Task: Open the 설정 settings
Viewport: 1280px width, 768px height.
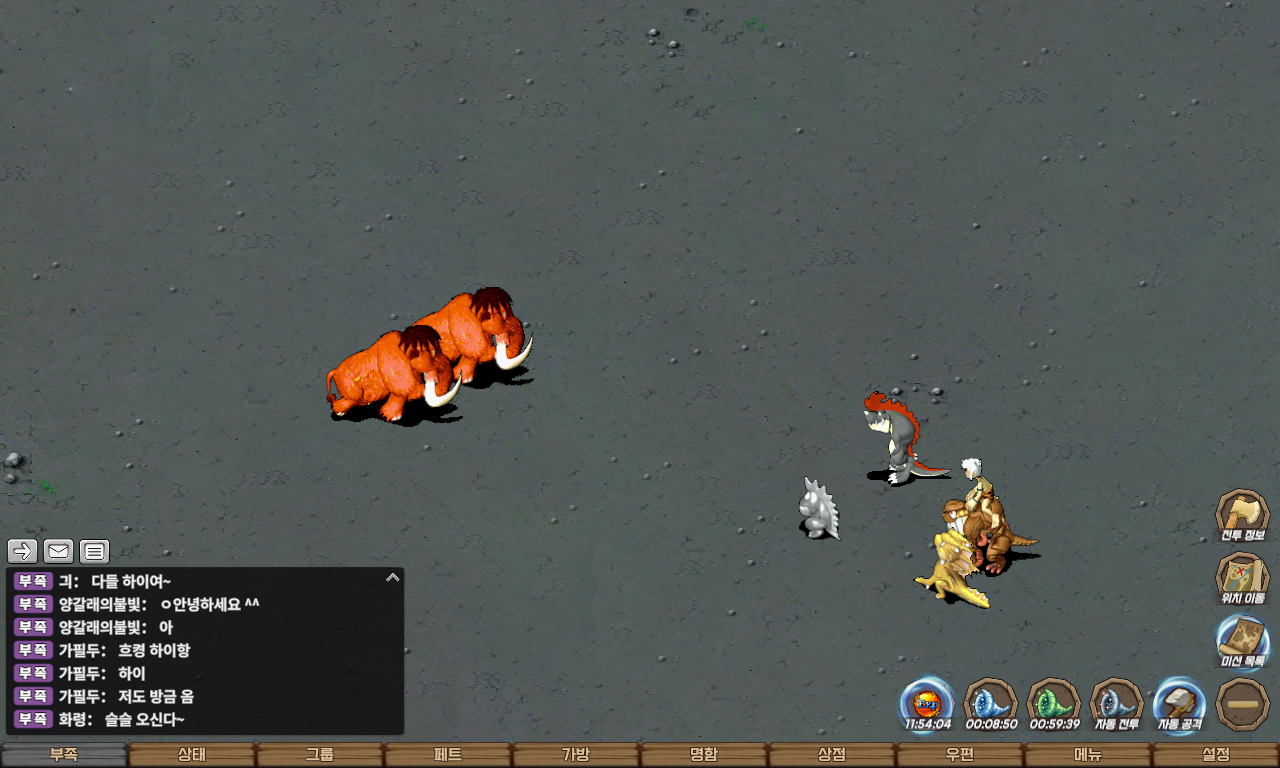Action: pos(1216,755)
